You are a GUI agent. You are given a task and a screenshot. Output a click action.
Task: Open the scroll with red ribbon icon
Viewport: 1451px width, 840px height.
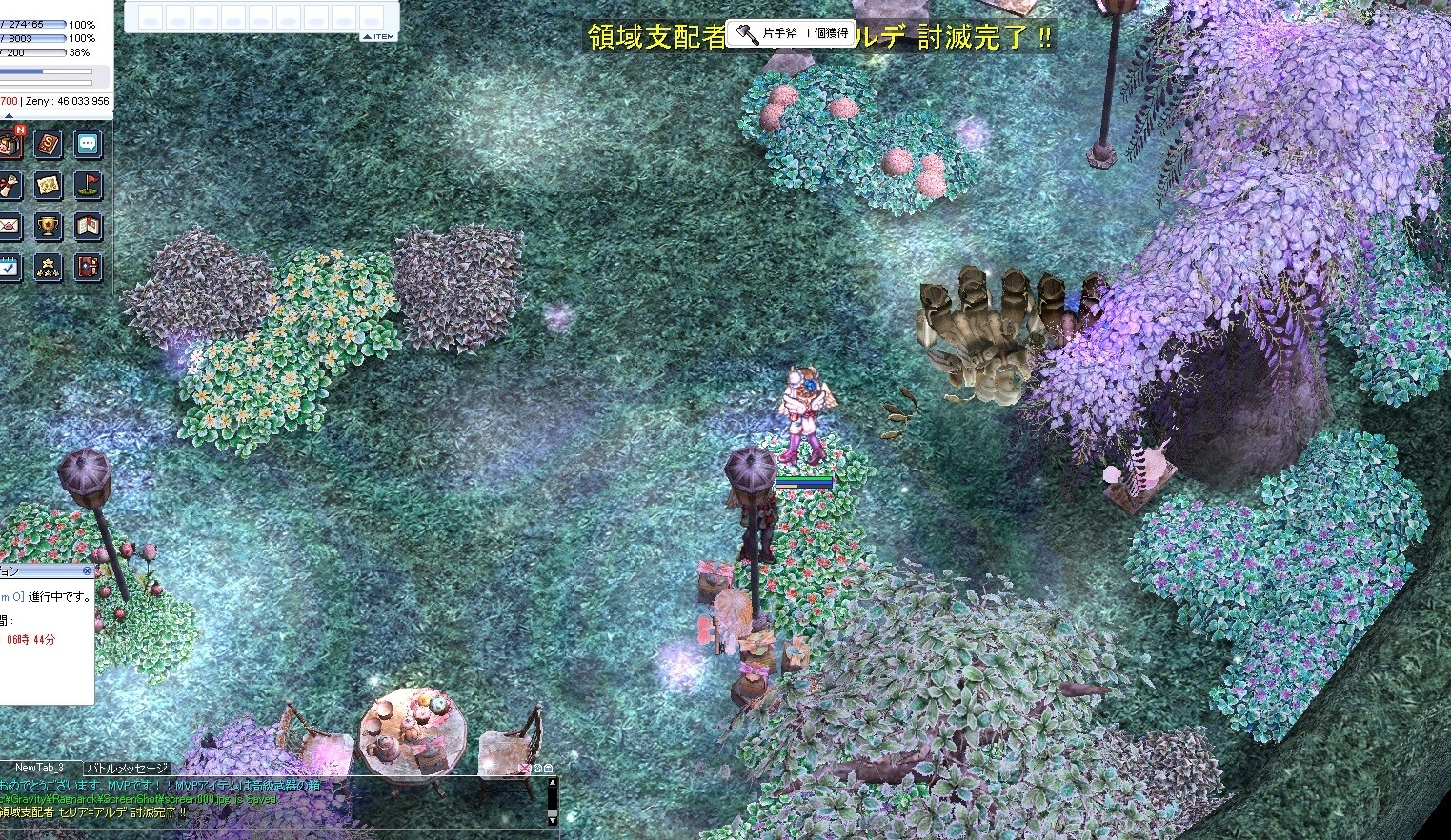(x=10, y=186)
